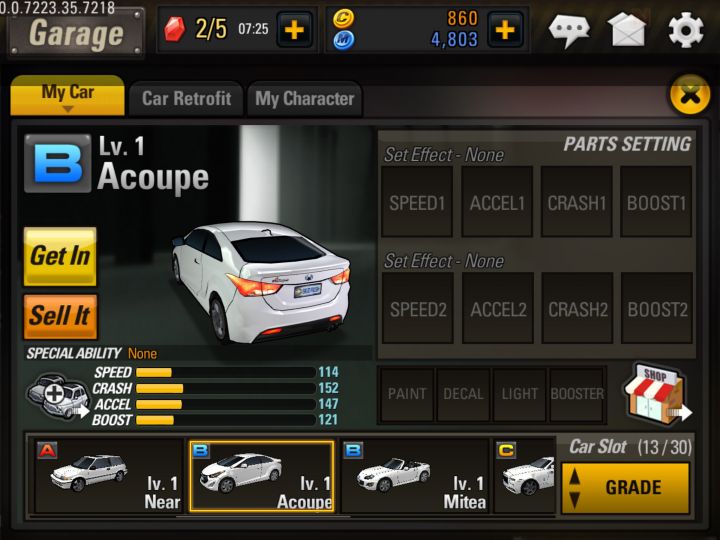The height and width of the screenshot is (540, 720).
Task: Switch to the My Character tab
Action: click(304, 98)
